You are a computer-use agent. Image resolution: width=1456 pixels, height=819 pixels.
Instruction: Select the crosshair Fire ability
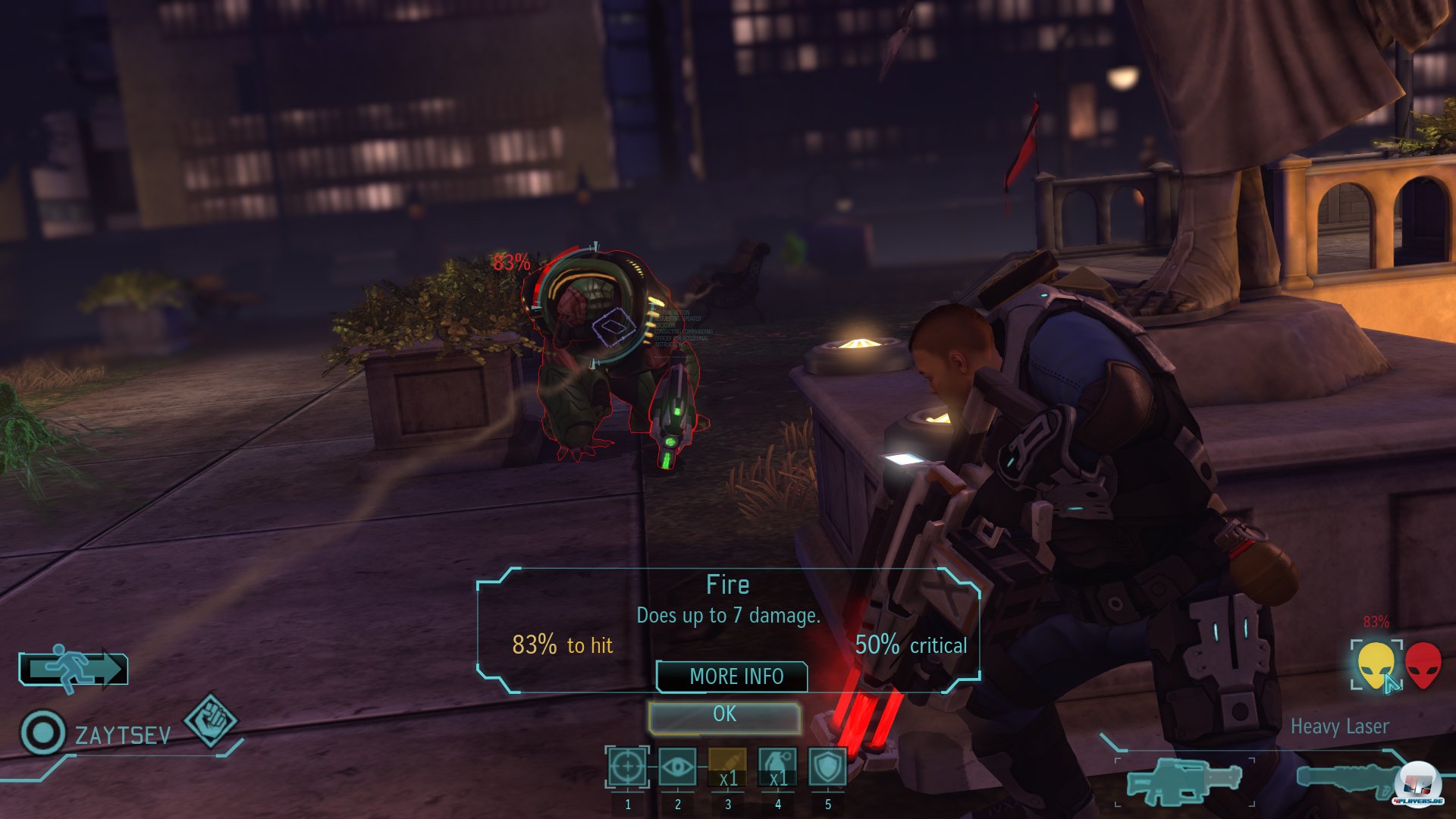click(x=627, y=767)
